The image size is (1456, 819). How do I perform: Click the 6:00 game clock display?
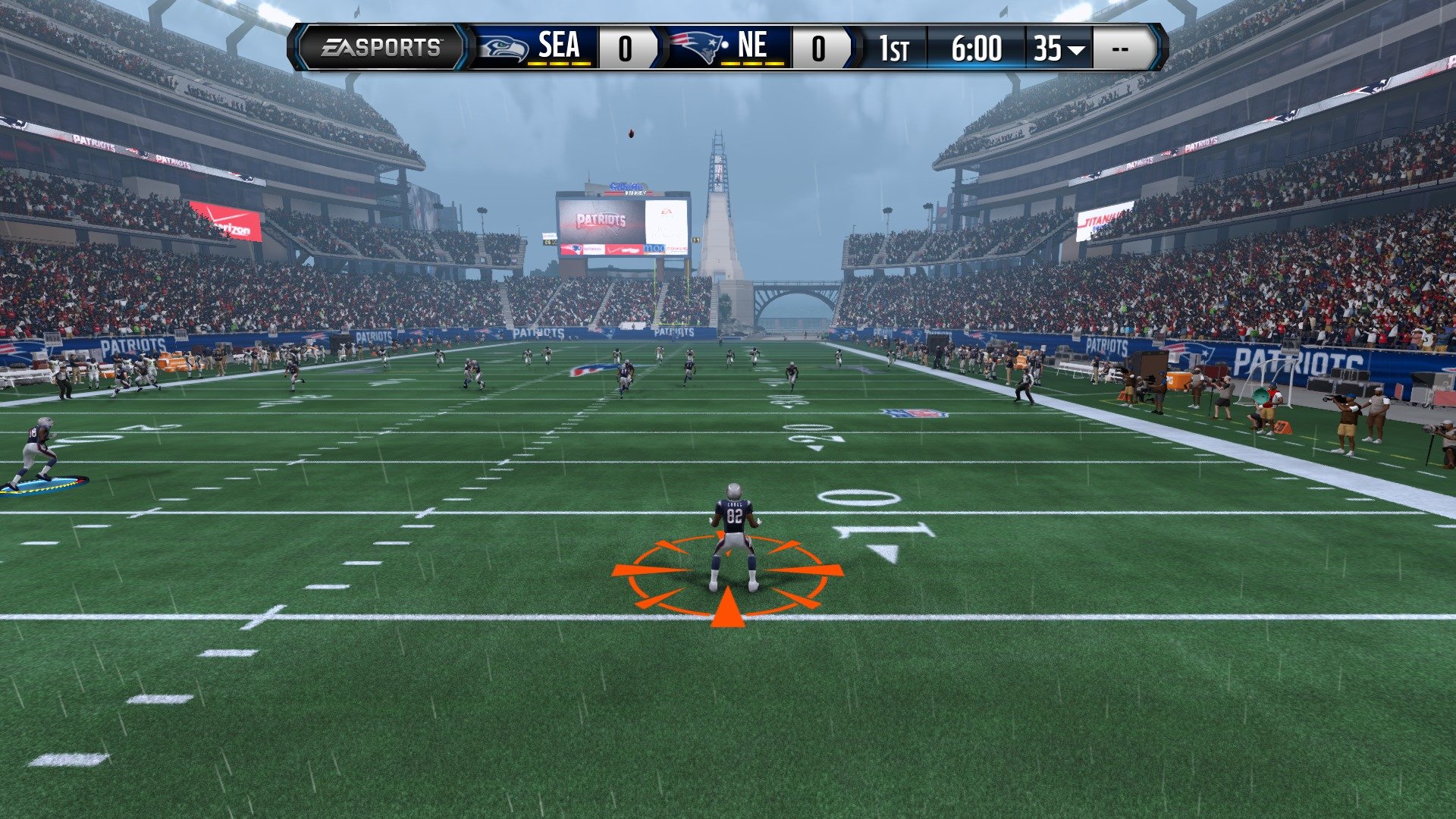pos(978,47)
